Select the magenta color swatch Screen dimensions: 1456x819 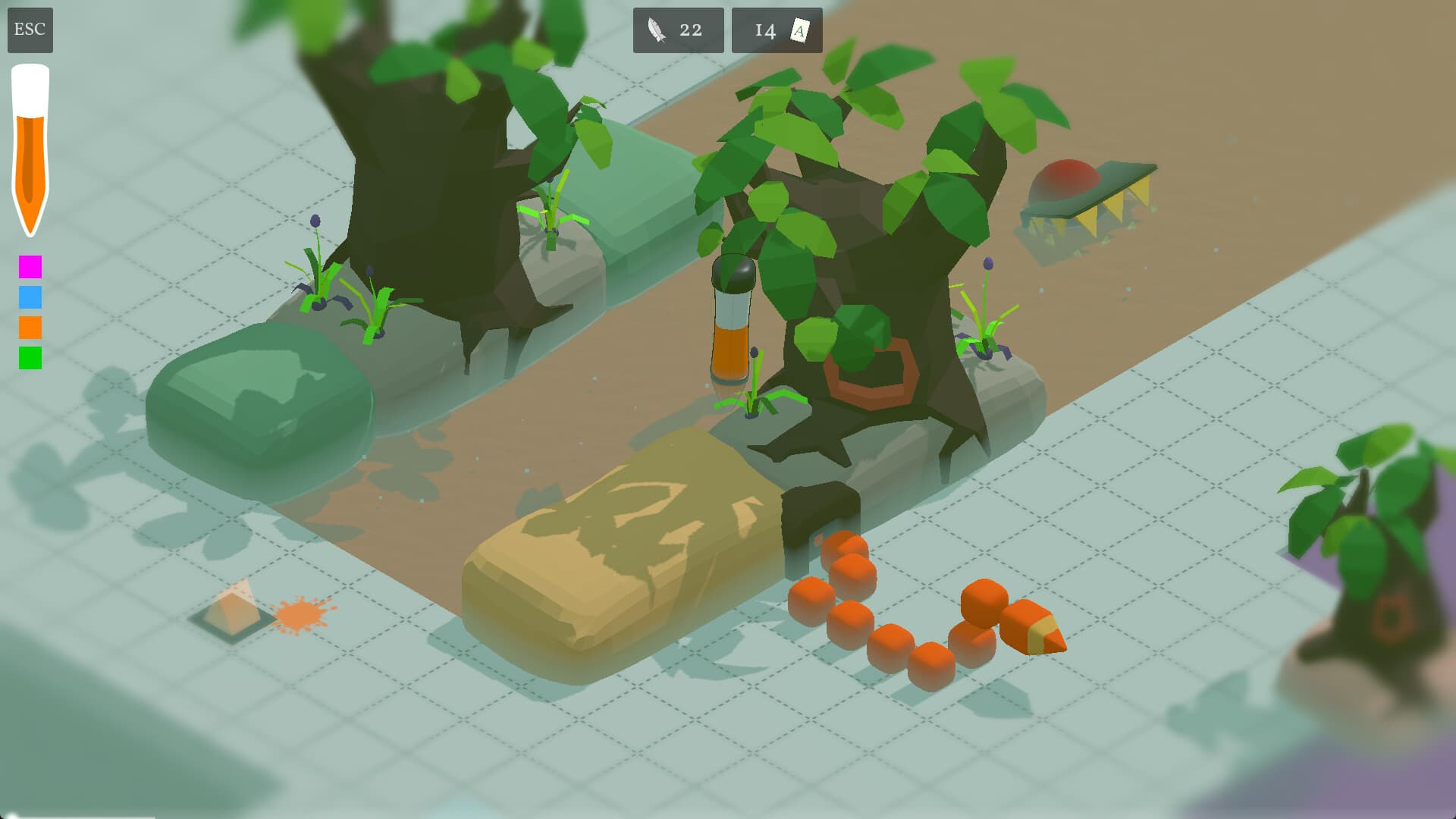30,267
